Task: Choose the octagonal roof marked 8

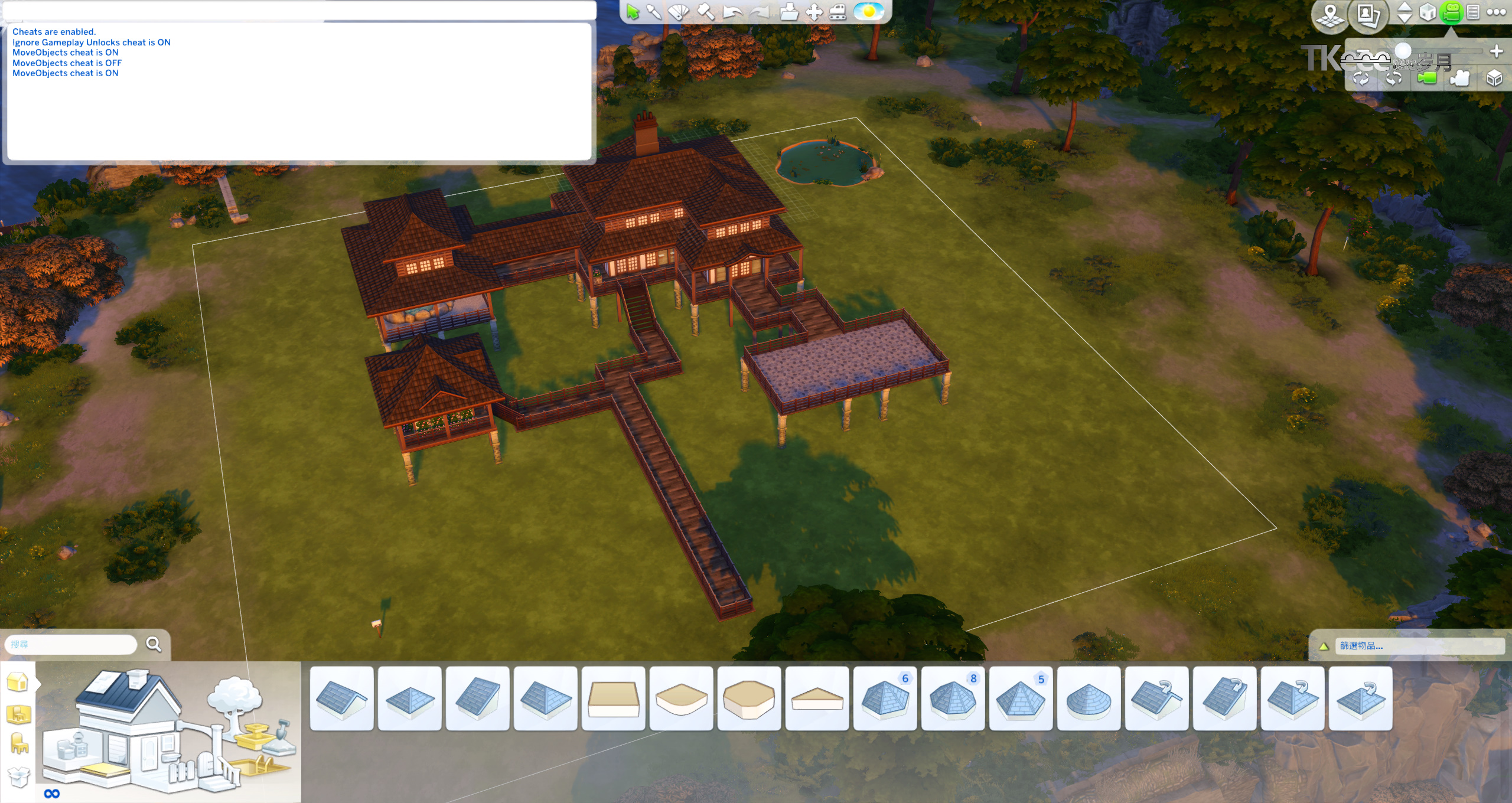Action: coord(953,699)
